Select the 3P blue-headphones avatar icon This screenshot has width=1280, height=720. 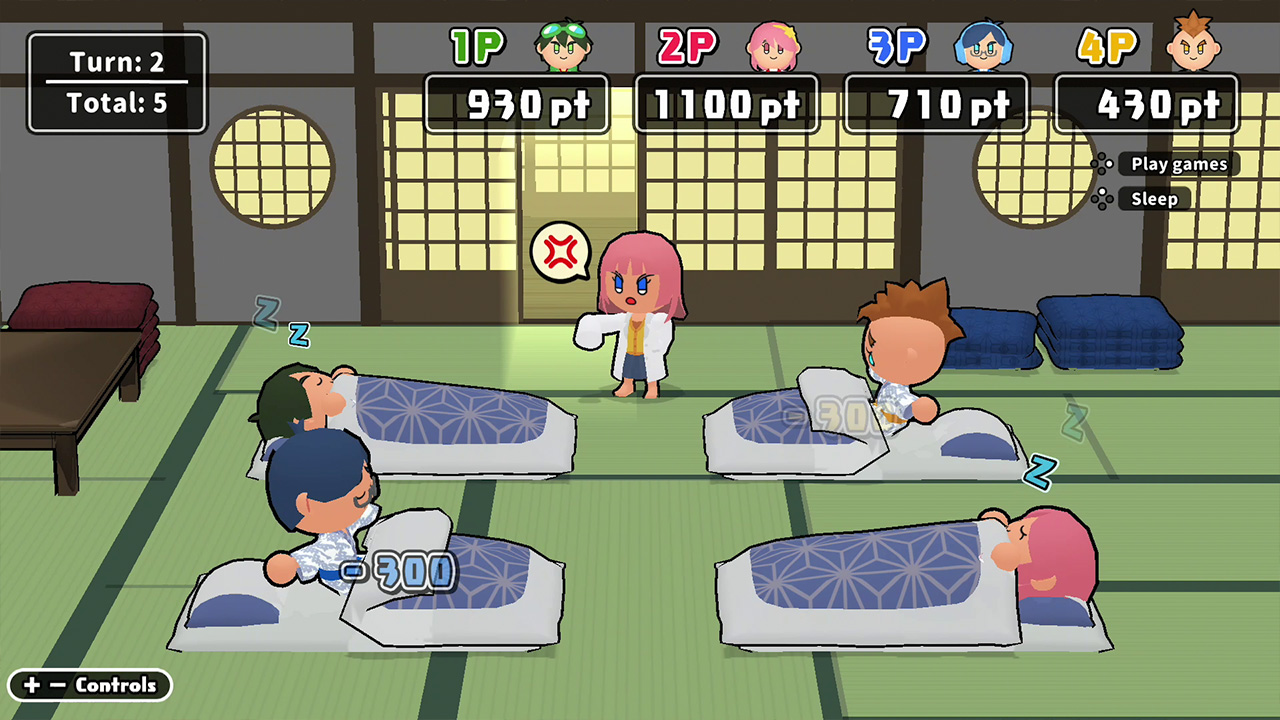985,46
